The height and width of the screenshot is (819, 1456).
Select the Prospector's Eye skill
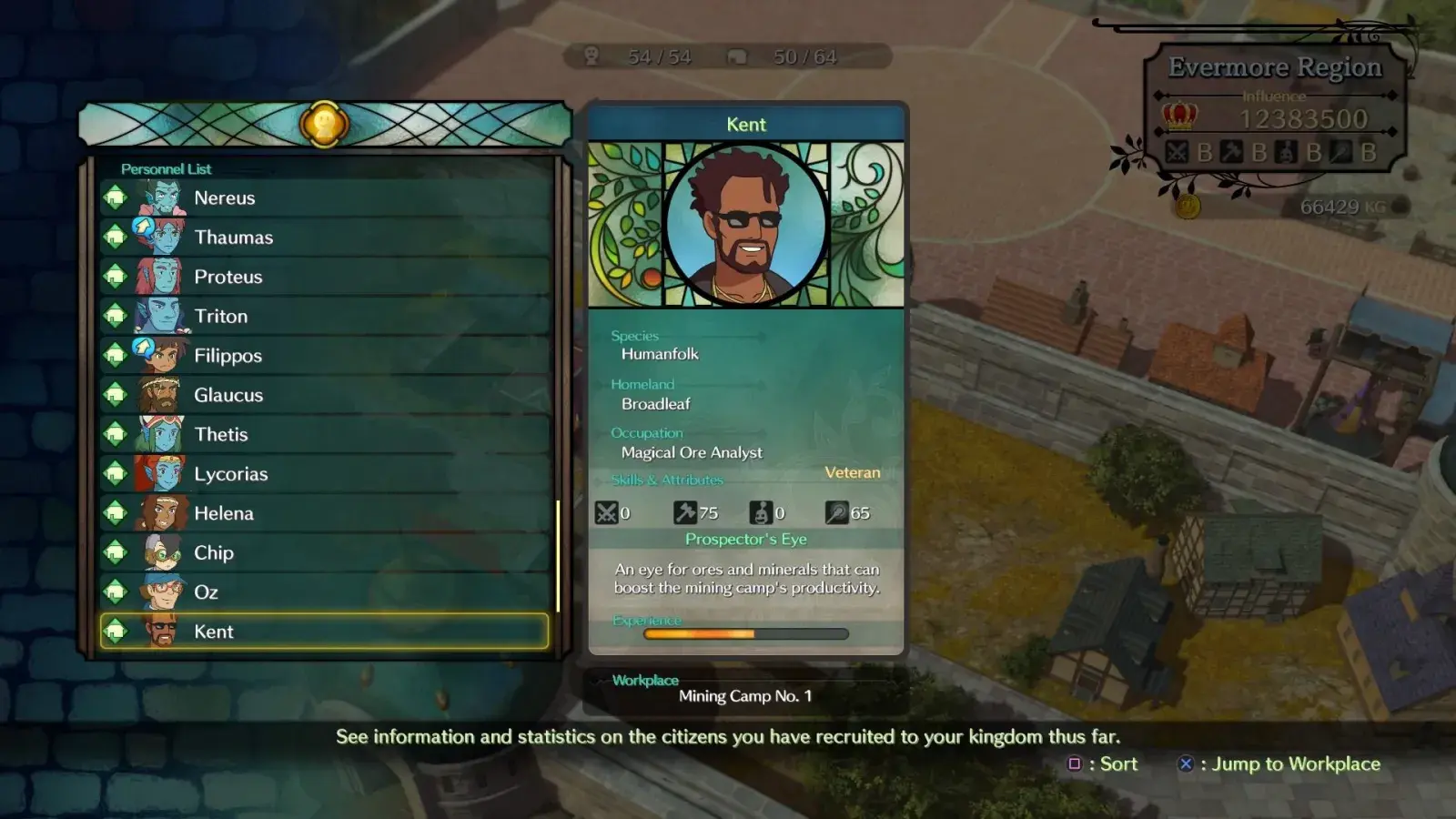tap(746, 540)
